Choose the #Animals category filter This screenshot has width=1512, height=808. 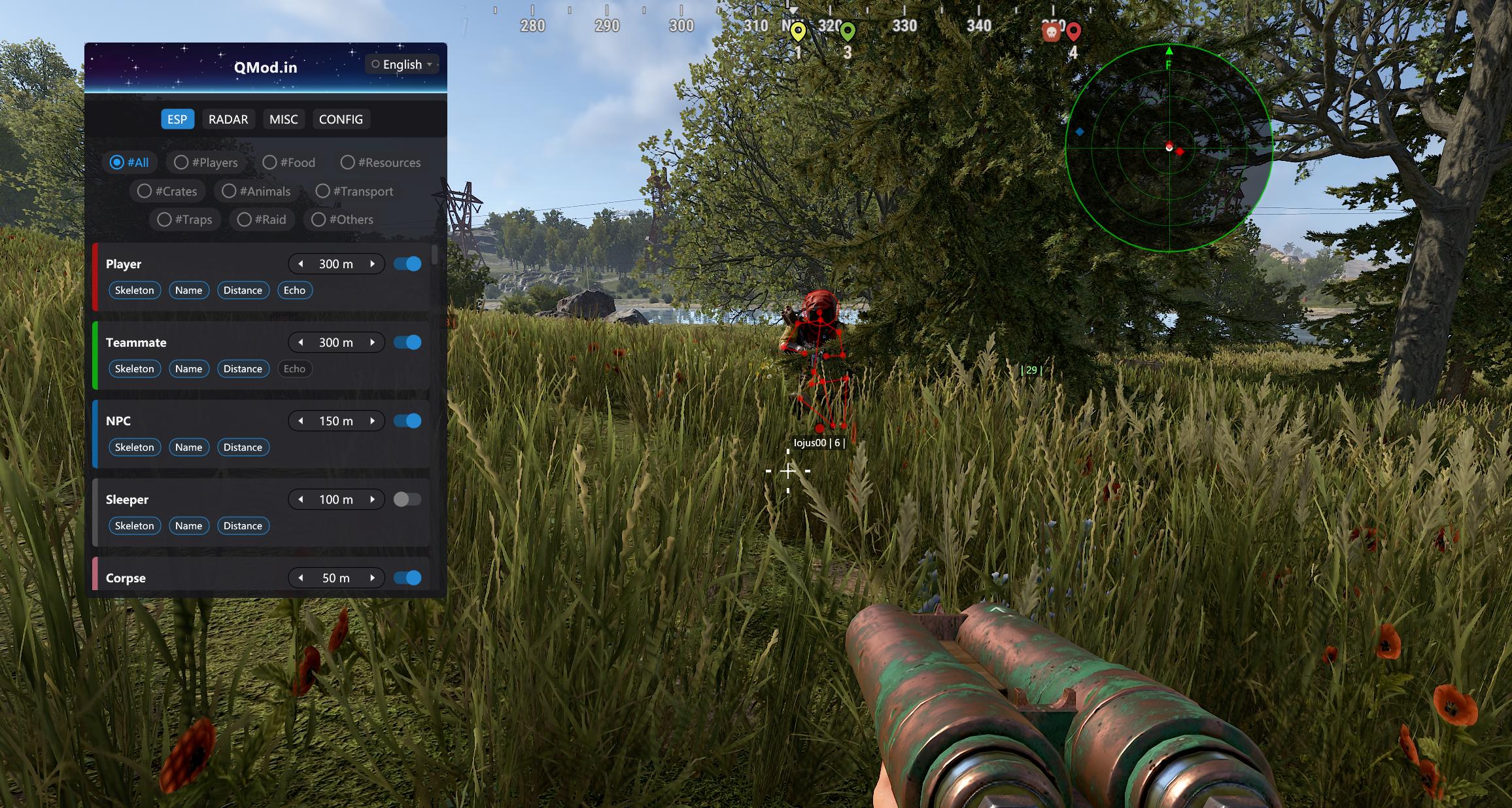[256, 191]
